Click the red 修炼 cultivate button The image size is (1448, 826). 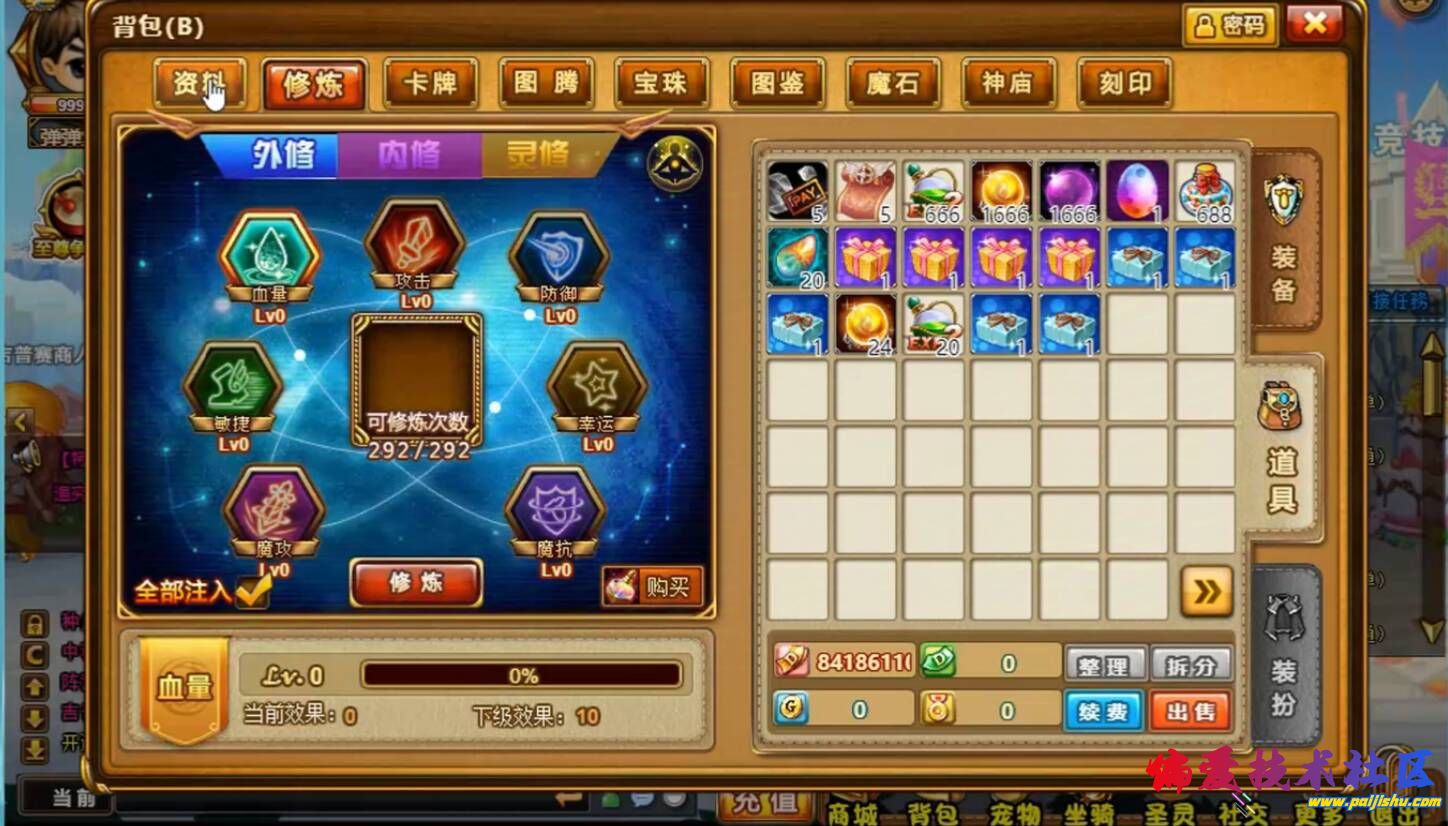(416, 583)
